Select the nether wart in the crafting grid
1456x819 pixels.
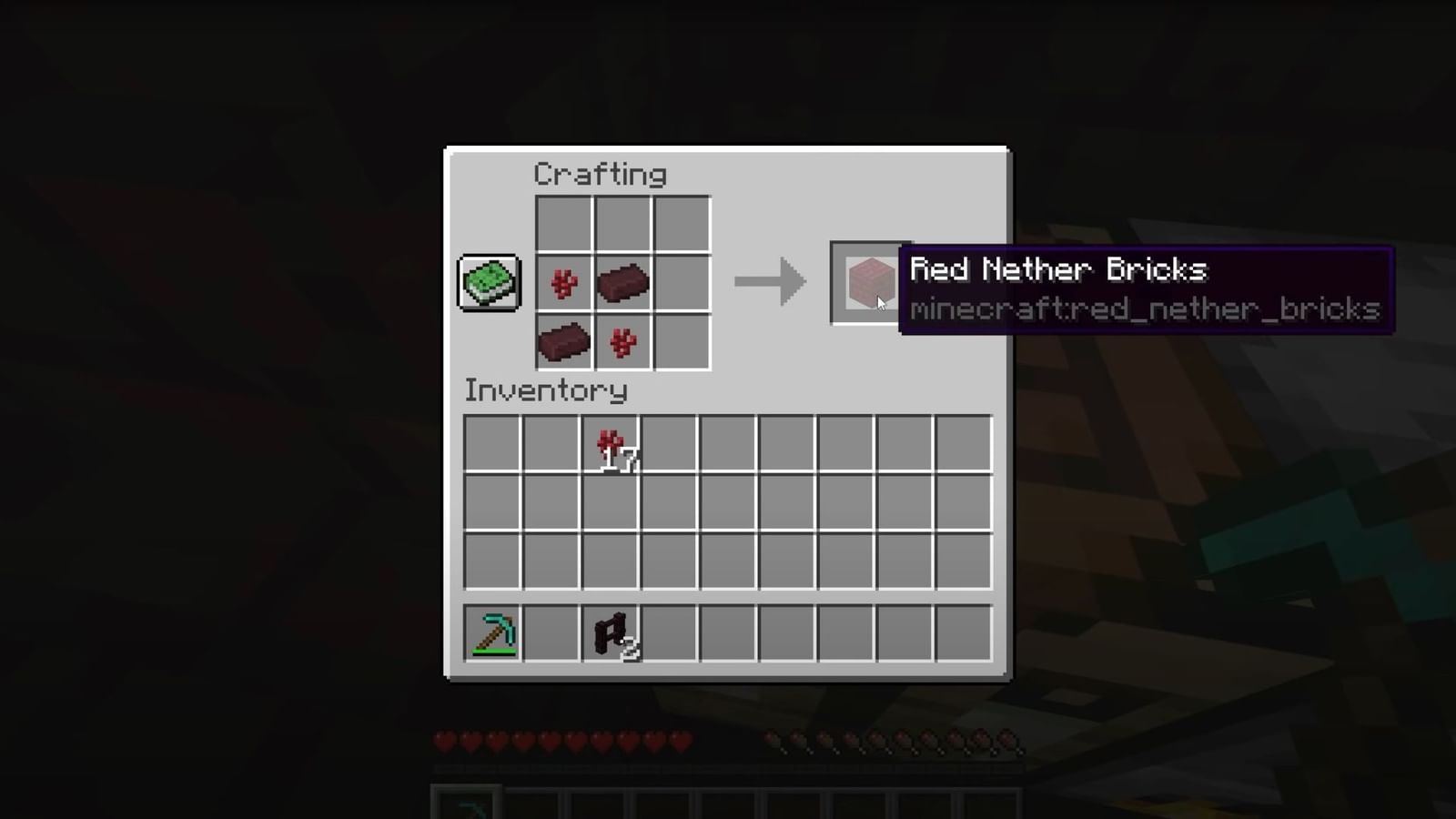[x=562, y=282]
